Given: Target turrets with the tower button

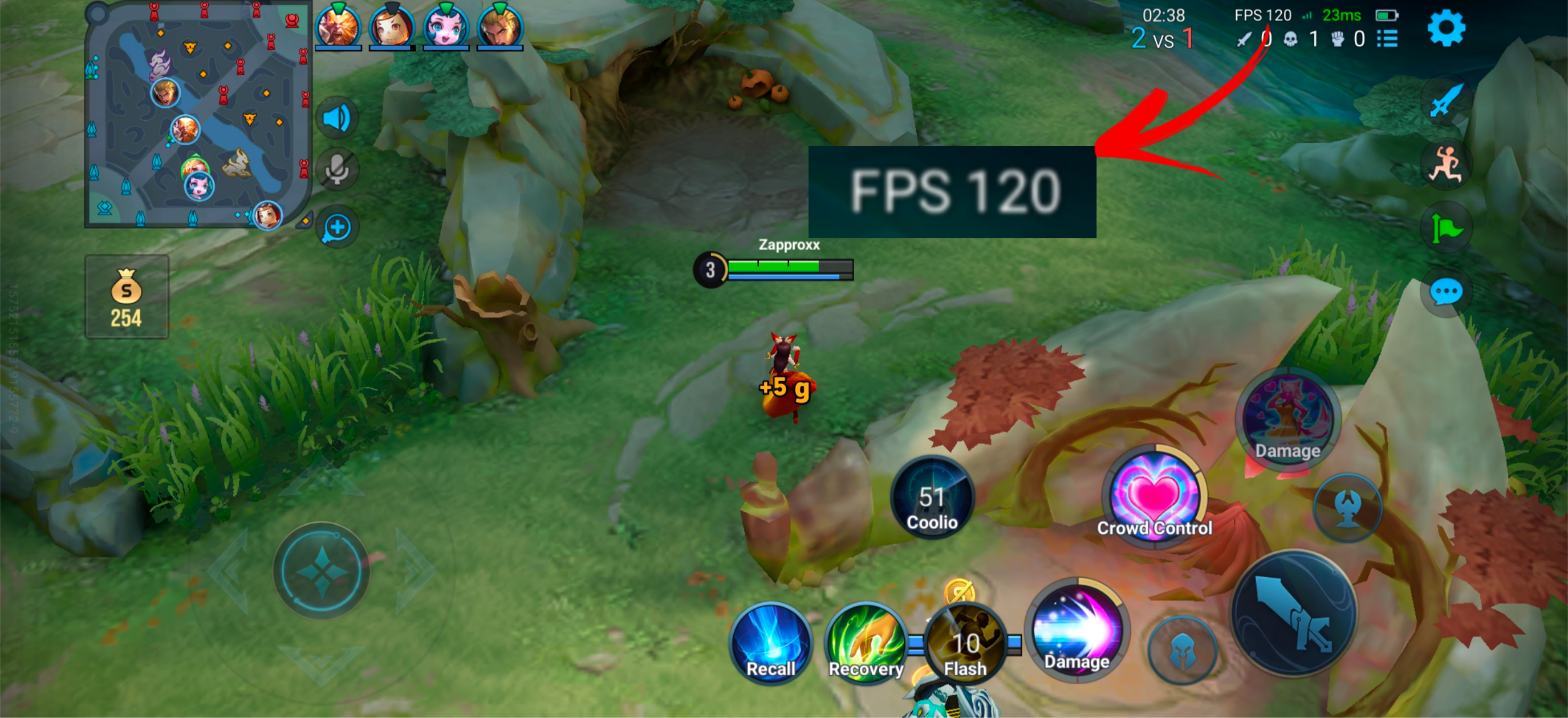Looking at the screenshot, I should point(1348,508).
